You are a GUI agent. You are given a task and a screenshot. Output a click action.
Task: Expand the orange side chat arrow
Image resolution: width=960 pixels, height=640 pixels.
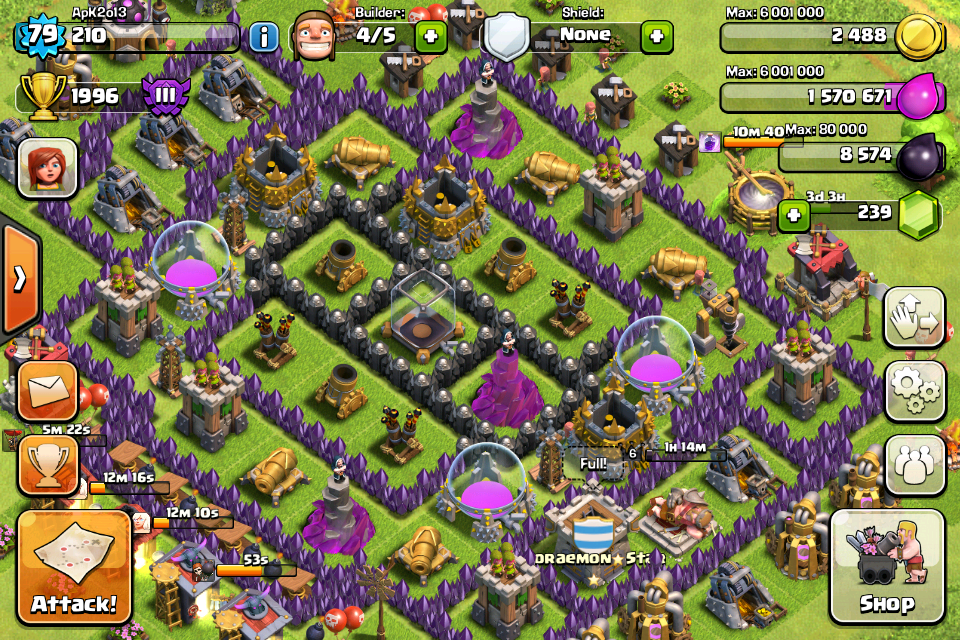coord(19,278)
